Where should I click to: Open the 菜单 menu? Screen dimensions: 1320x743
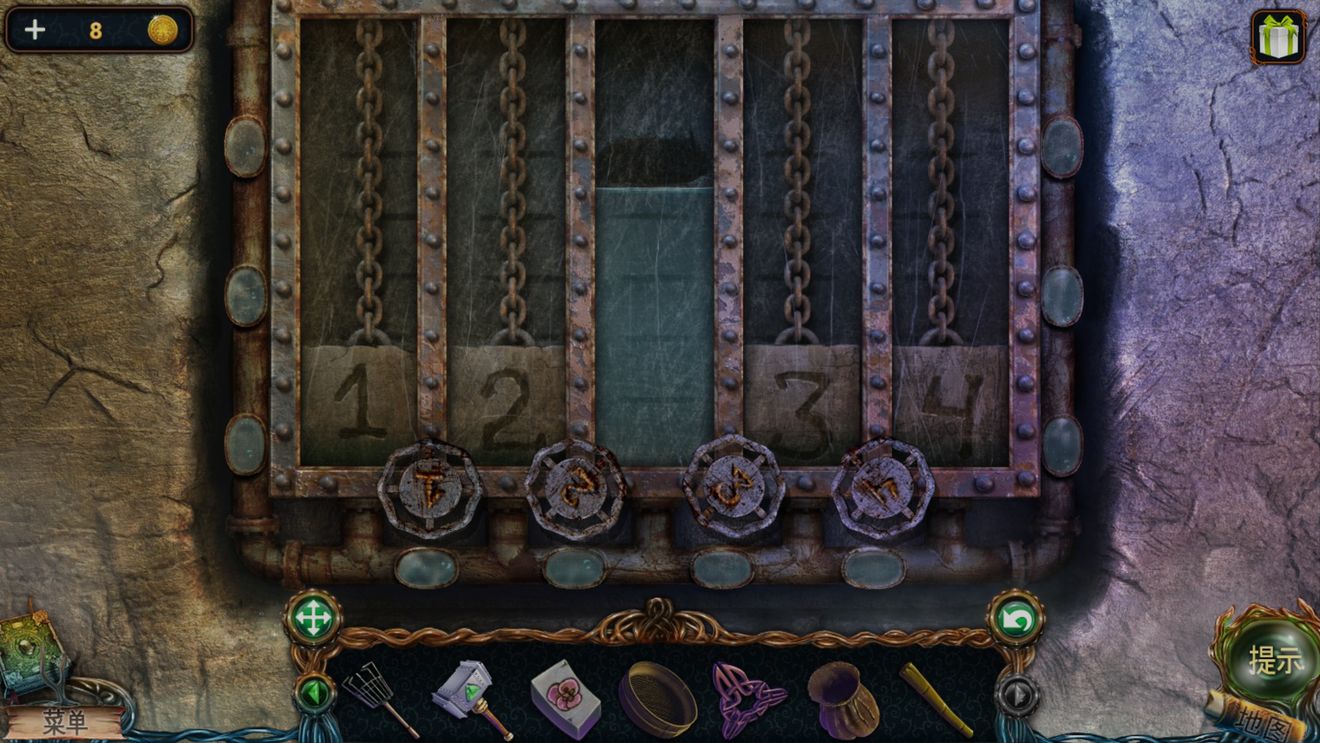coord(66,721)
